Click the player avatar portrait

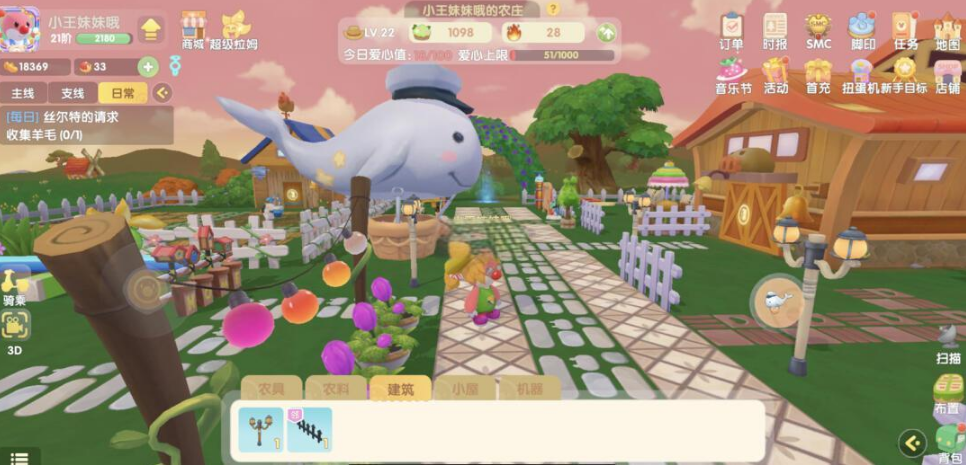(21, 30)
